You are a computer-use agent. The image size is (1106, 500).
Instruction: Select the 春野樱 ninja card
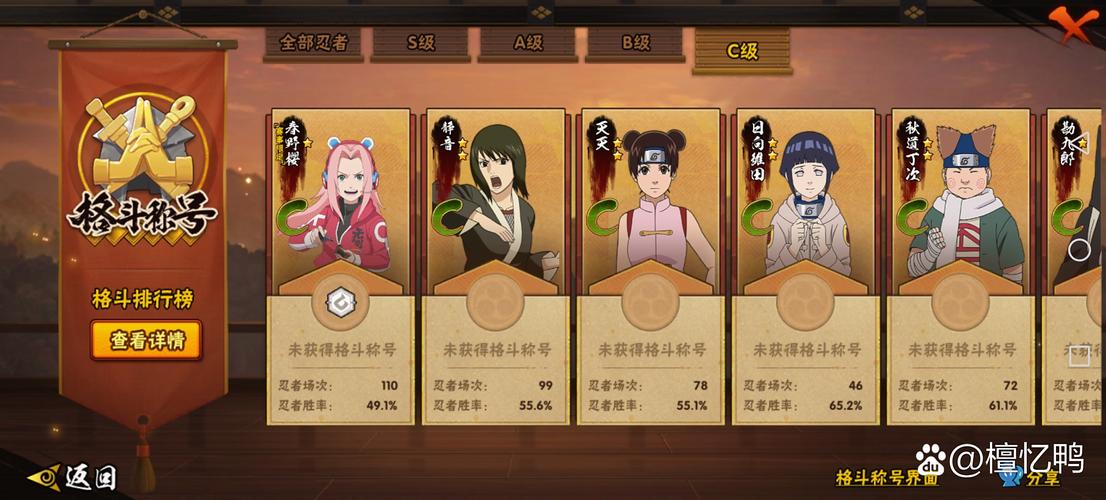tap(341, 265)
